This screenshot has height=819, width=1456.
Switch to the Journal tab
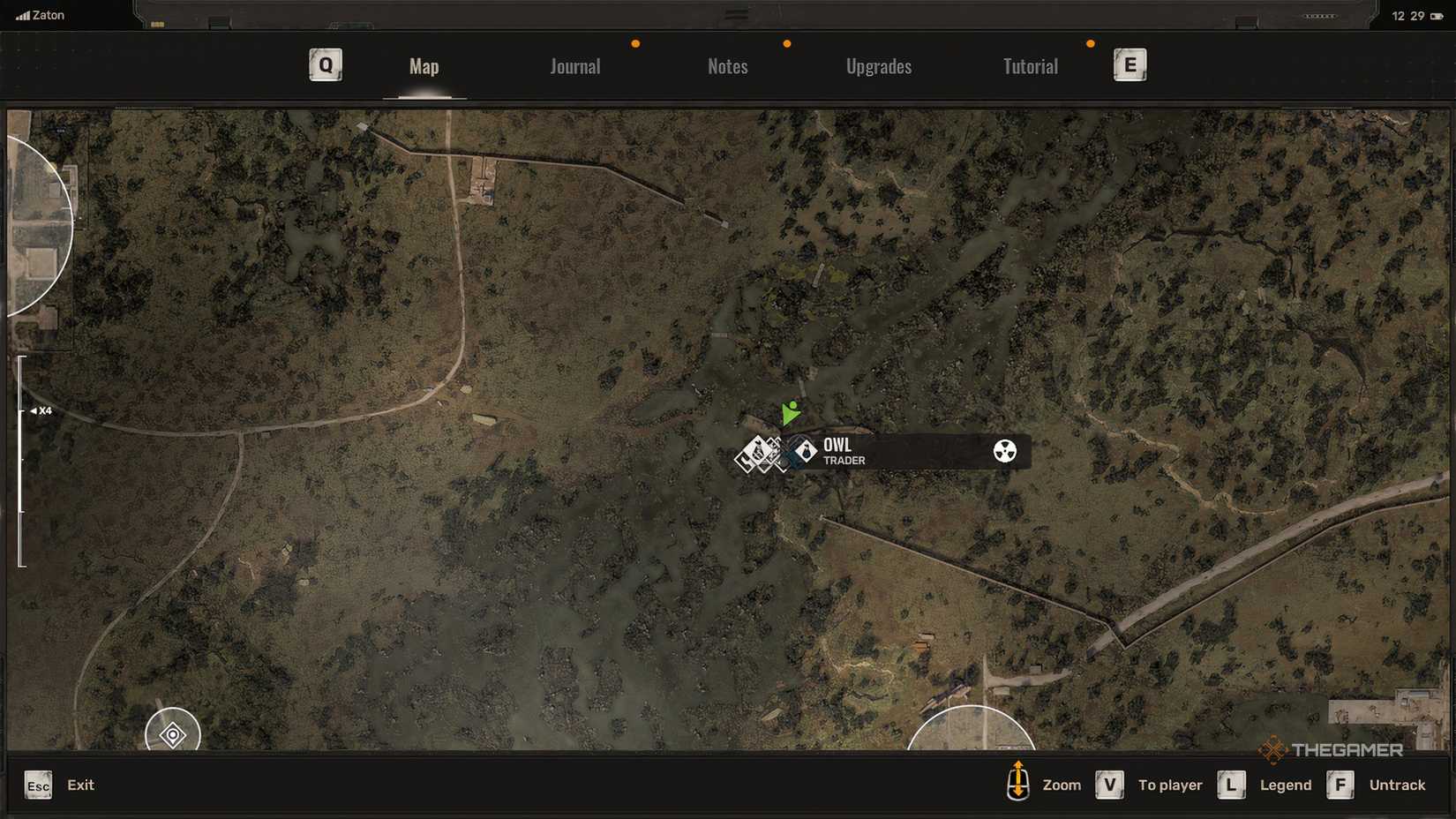(x=574, y=65)
